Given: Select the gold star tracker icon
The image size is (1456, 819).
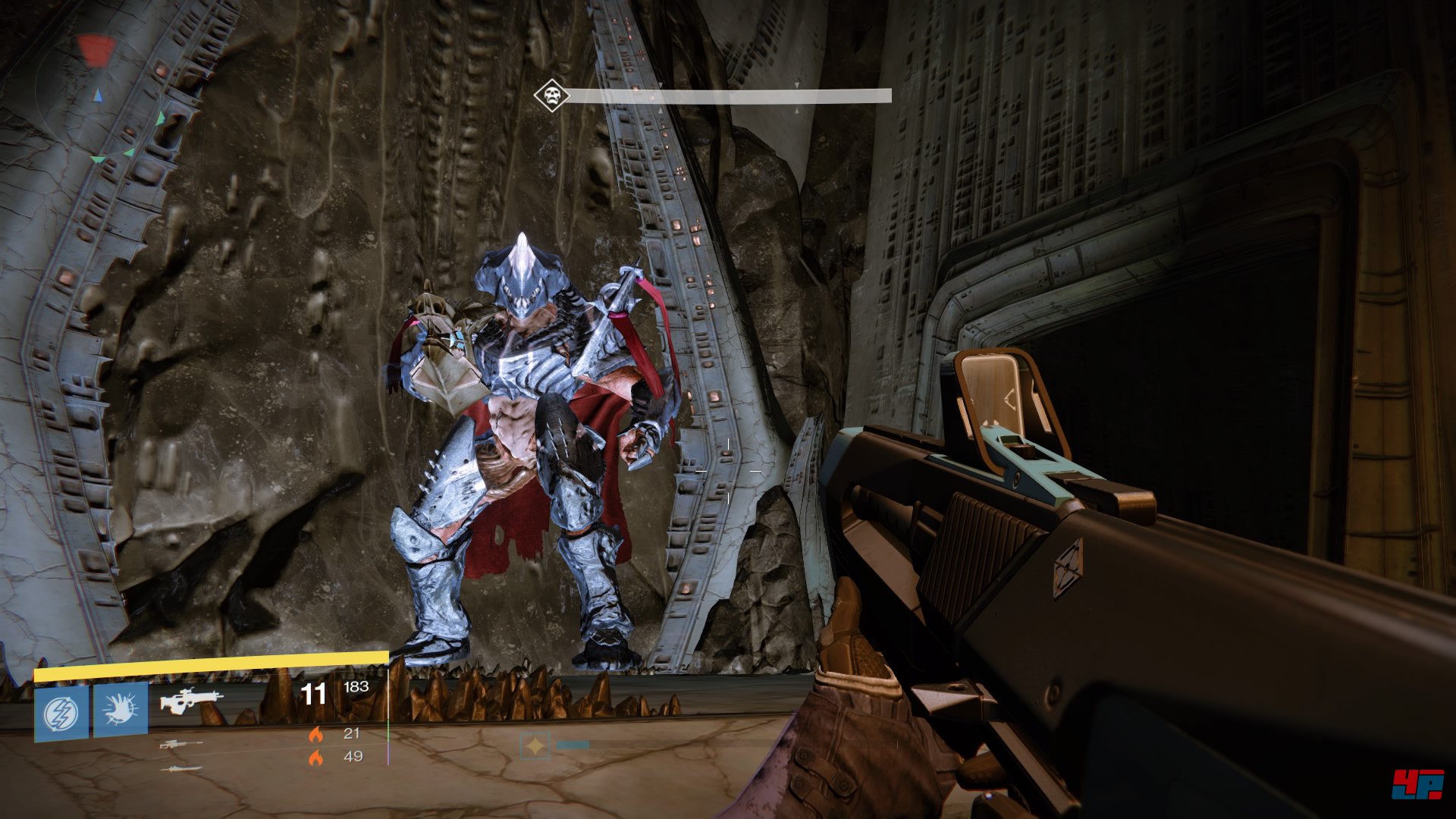Looking at the screenshot, I should tap(535, 747).
